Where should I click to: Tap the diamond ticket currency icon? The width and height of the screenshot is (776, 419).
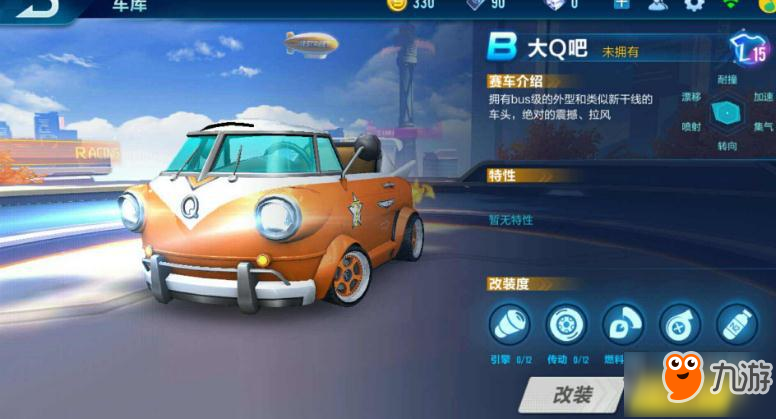[x=476, y=5]
